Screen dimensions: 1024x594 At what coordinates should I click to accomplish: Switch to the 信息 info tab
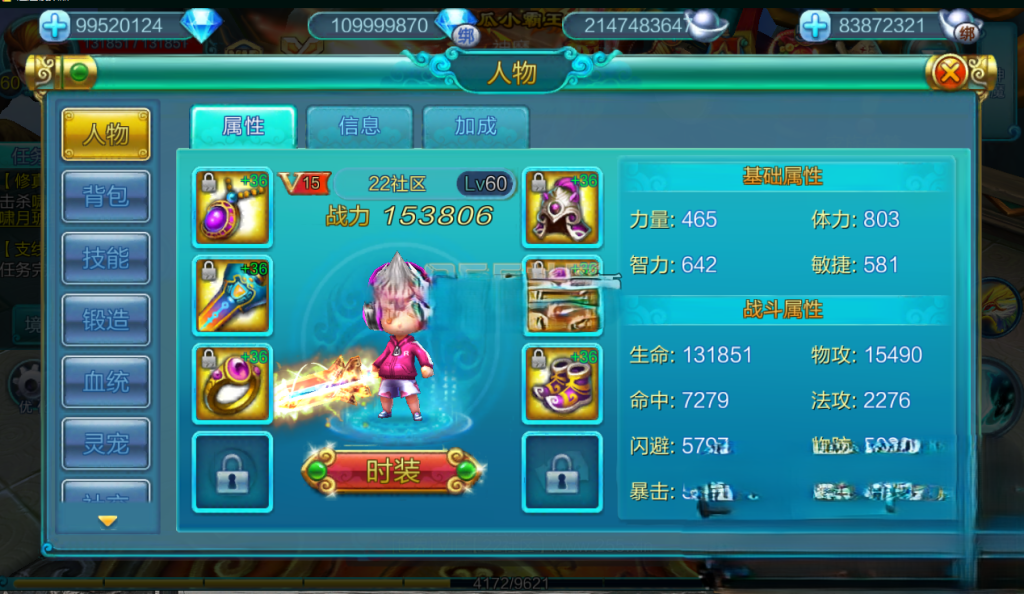359,126
